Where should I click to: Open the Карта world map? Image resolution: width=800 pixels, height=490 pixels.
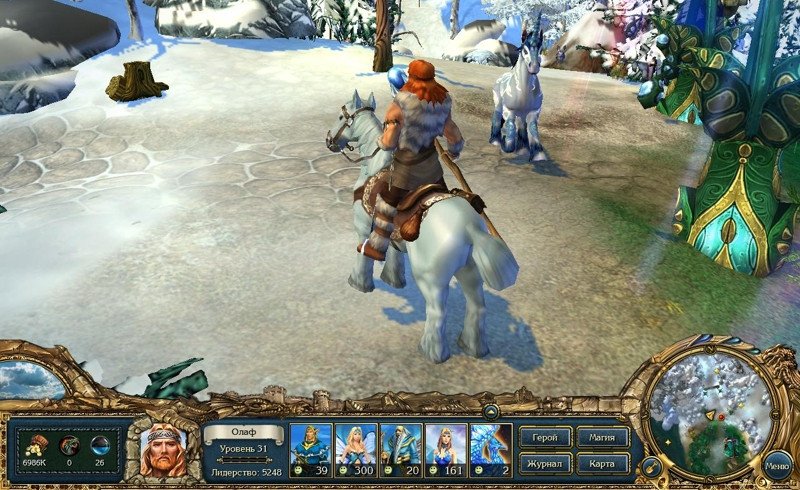(603, 463)
